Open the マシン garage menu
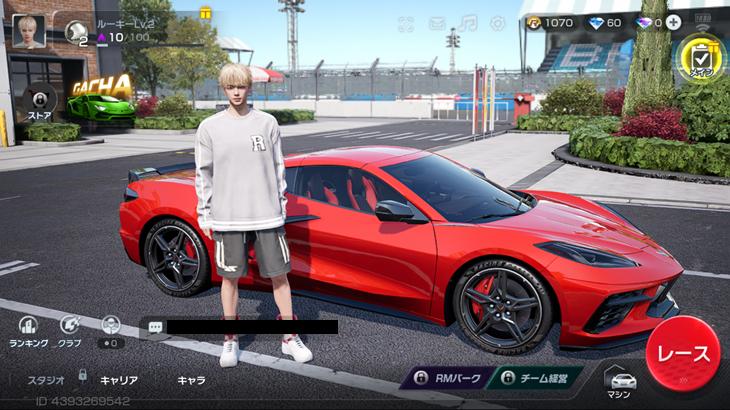 pos(622,383)
